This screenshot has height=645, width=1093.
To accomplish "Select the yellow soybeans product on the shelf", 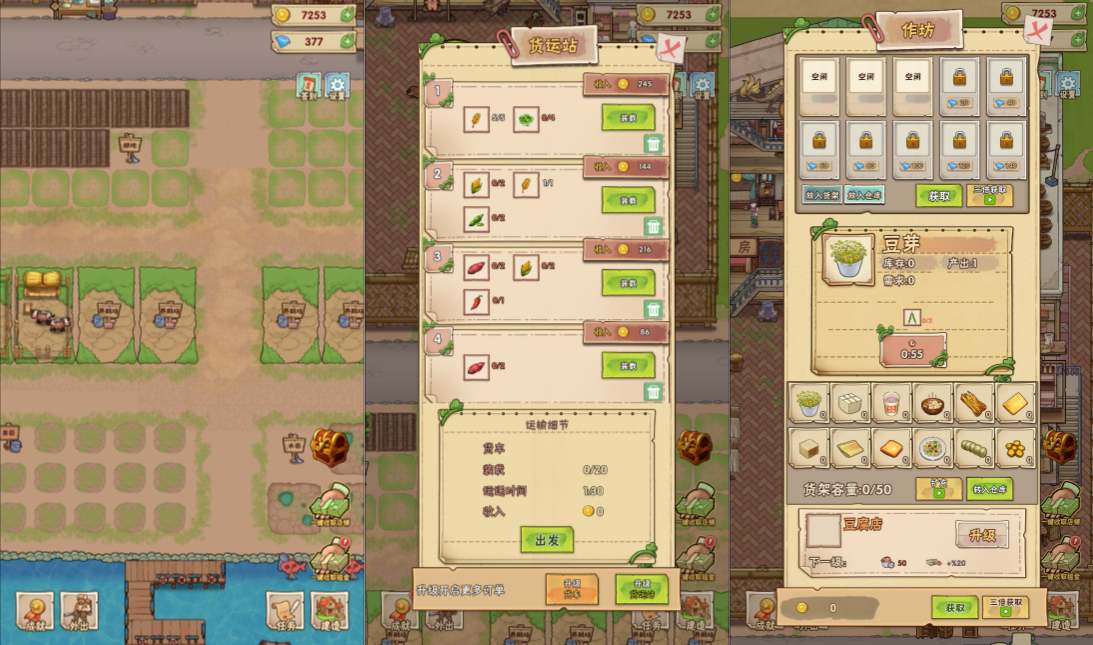I will (x=1015, y=449).
